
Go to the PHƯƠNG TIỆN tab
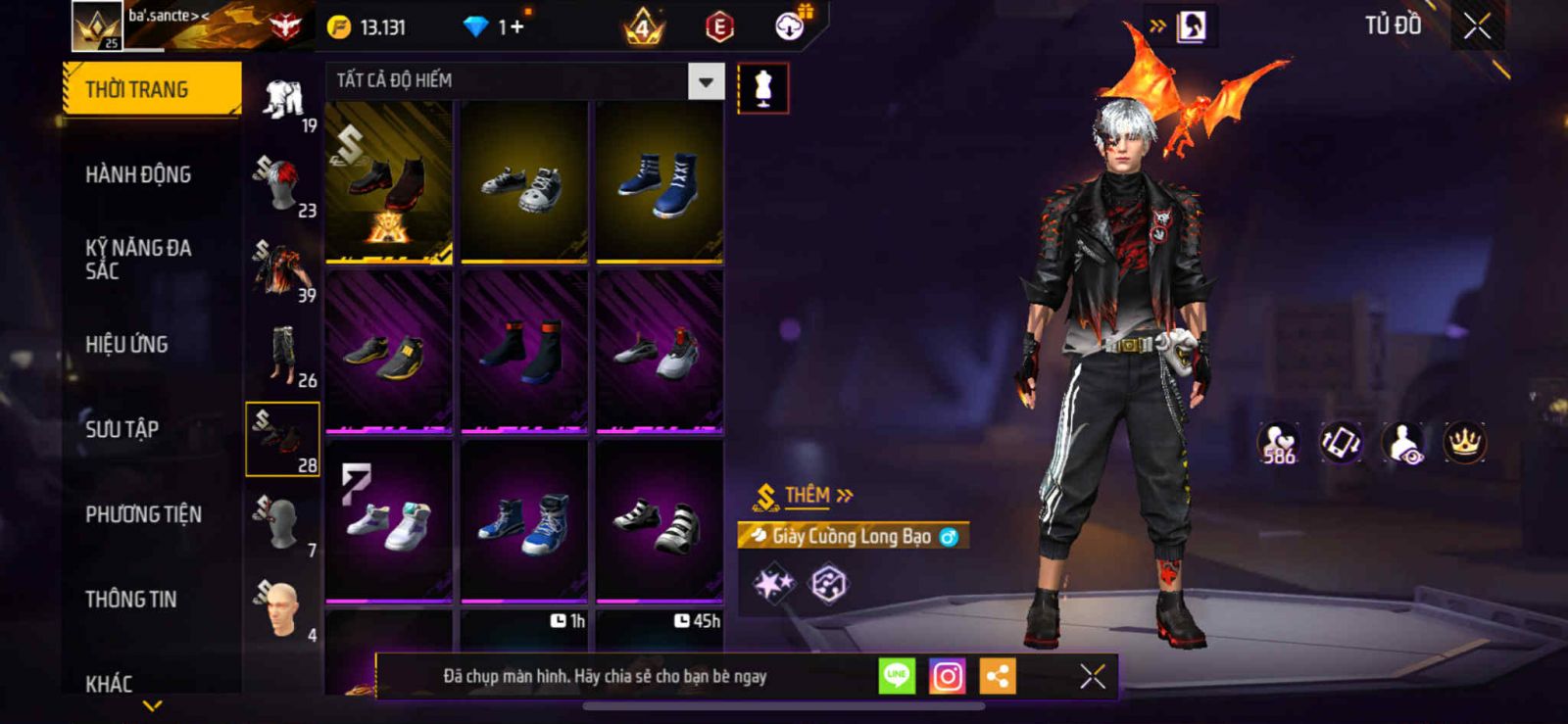(x=143, y=514)
